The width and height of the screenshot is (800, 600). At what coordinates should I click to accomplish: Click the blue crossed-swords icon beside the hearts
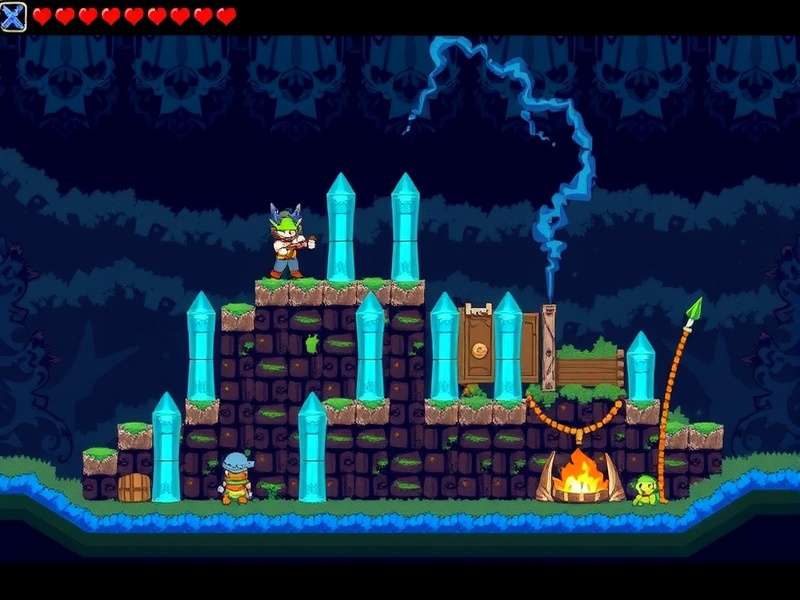tap(14, 17)
